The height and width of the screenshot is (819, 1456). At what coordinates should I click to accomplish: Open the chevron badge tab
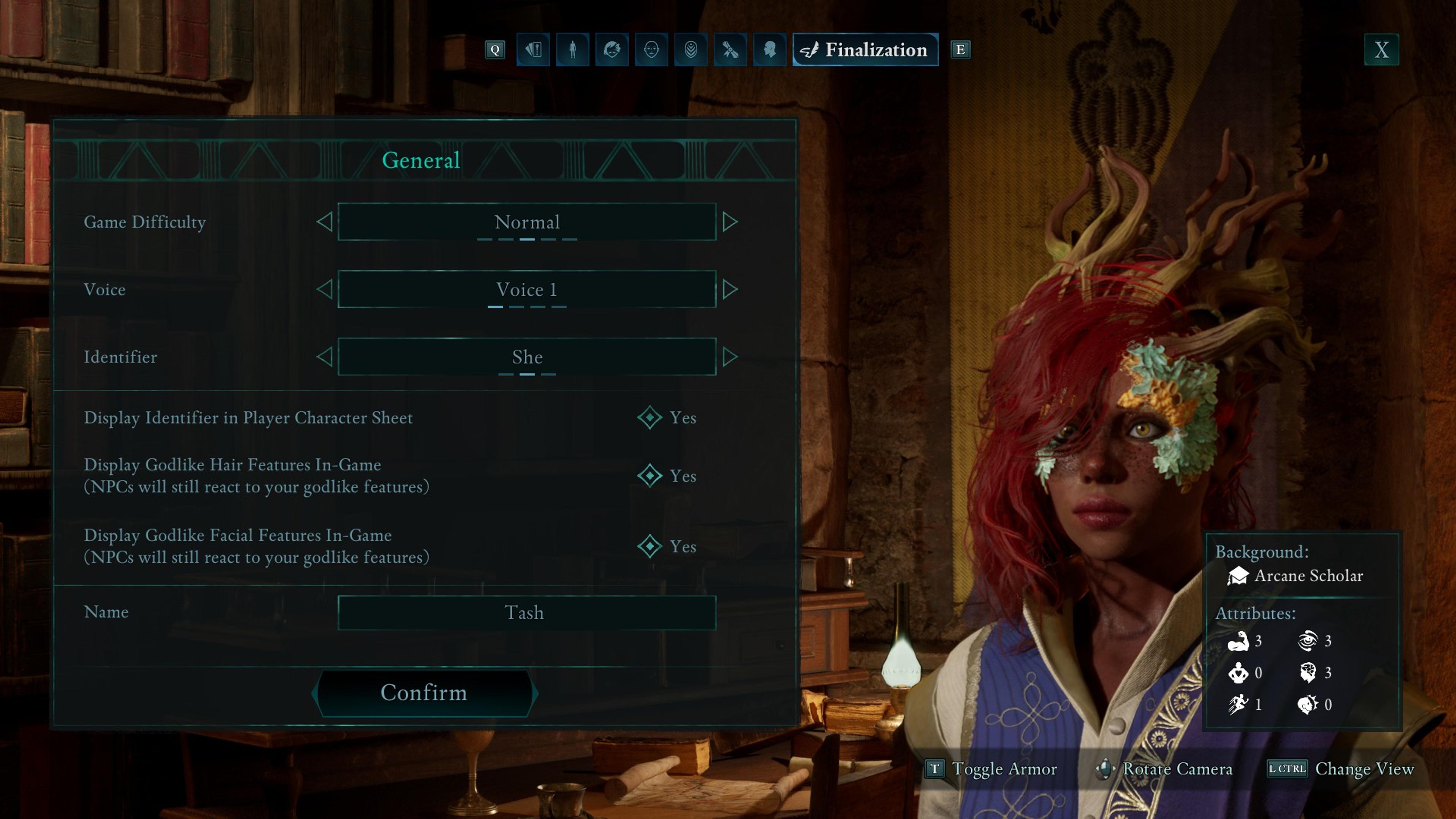coord(691,50)
